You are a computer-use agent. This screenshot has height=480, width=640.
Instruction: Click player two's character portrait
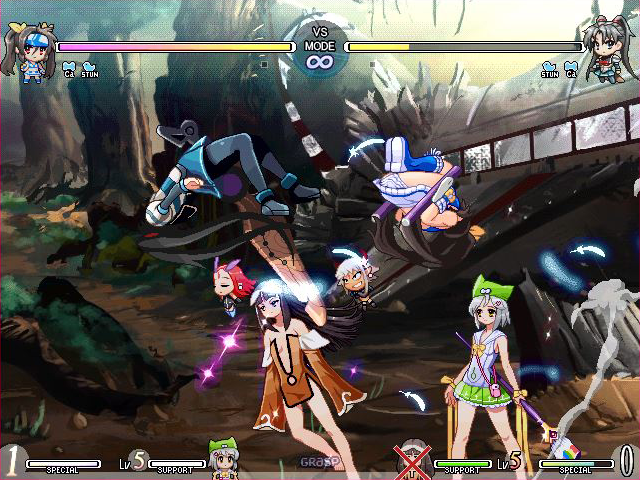(x=607, y=48)
